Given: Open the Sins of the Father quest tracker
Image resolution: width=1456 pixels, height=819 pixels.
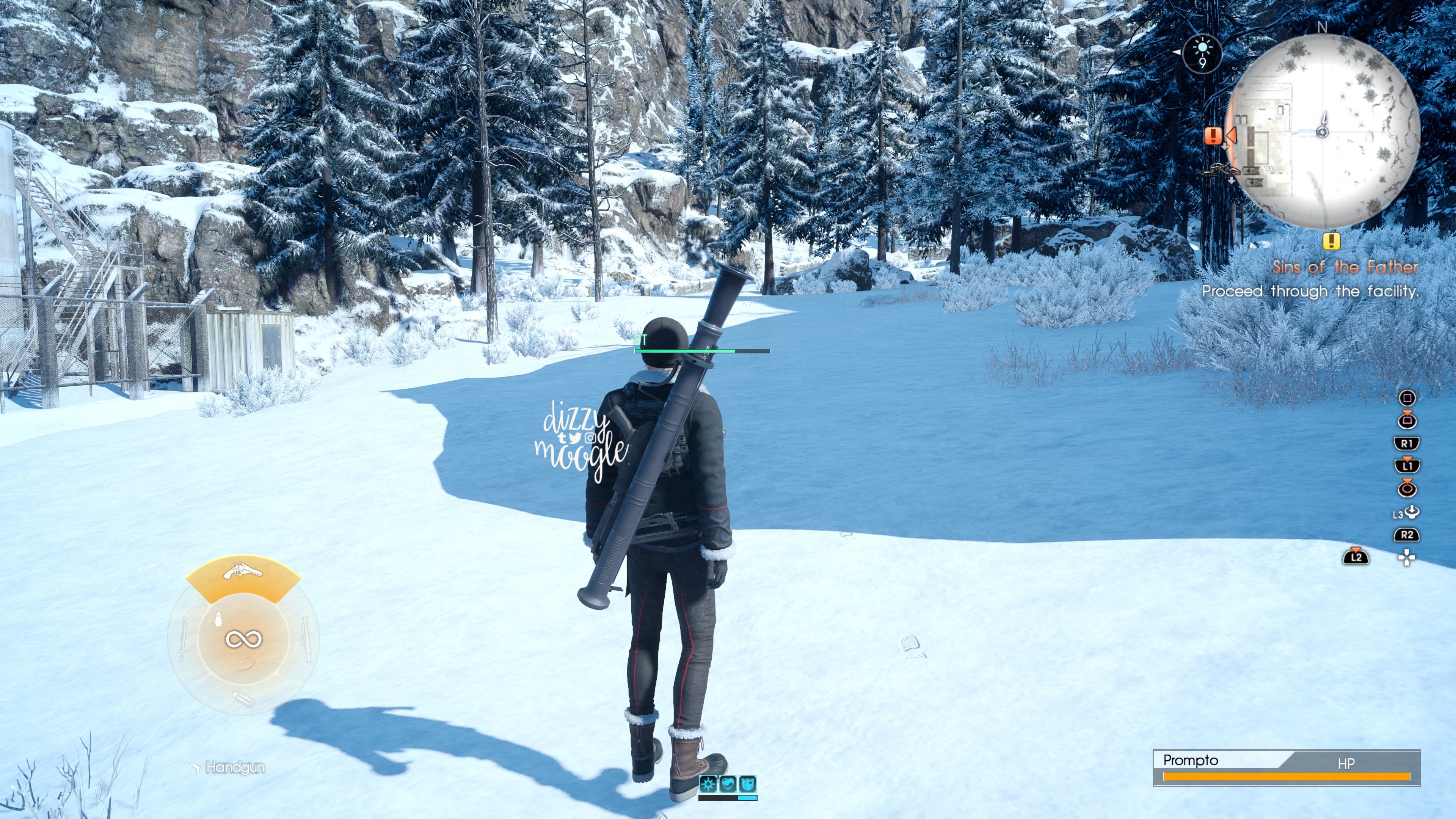Looking at the screenshot, I should coord(1345,267).
